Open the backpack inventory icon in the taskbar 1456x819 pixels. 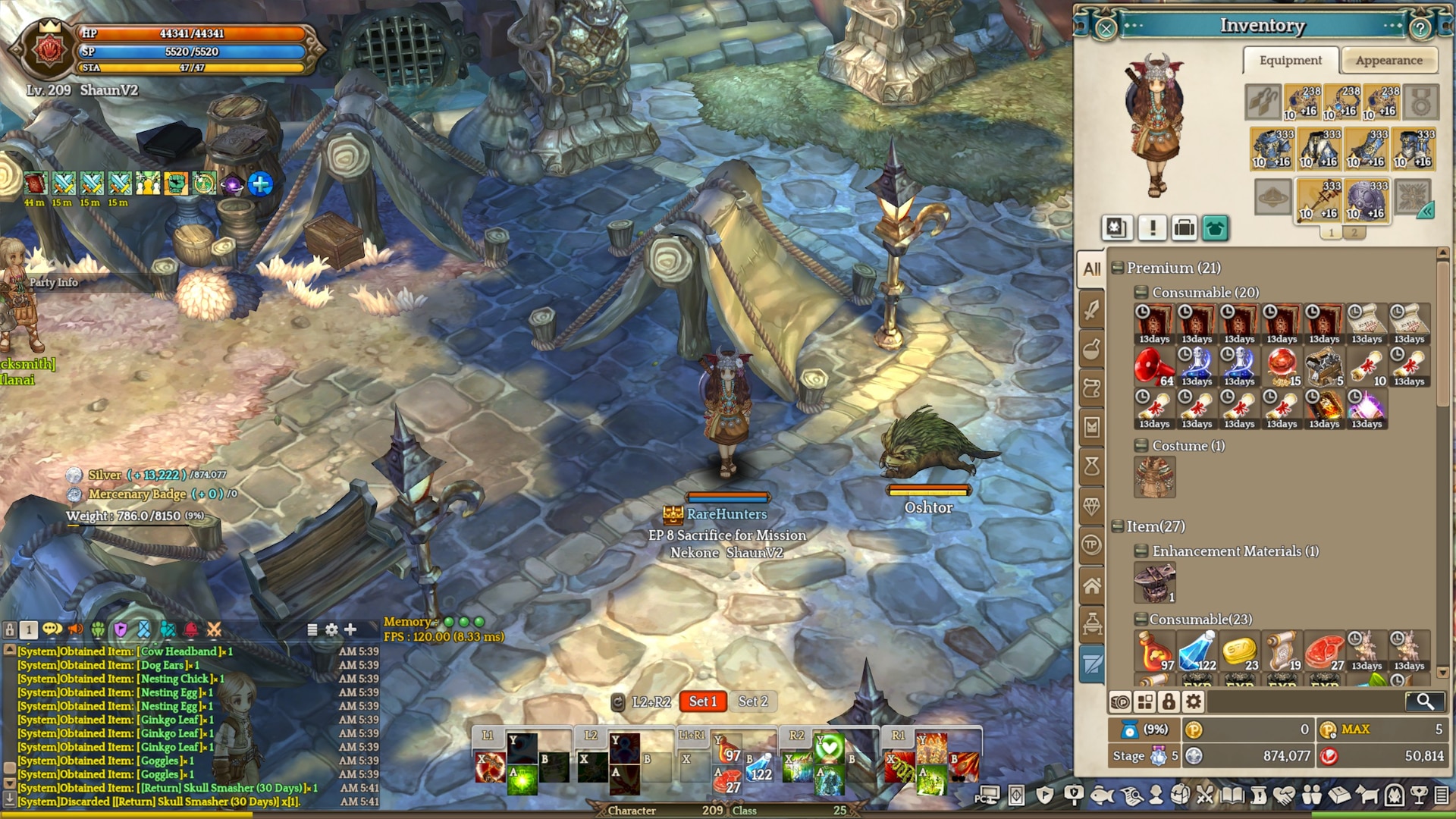[x=1181, y=795]
